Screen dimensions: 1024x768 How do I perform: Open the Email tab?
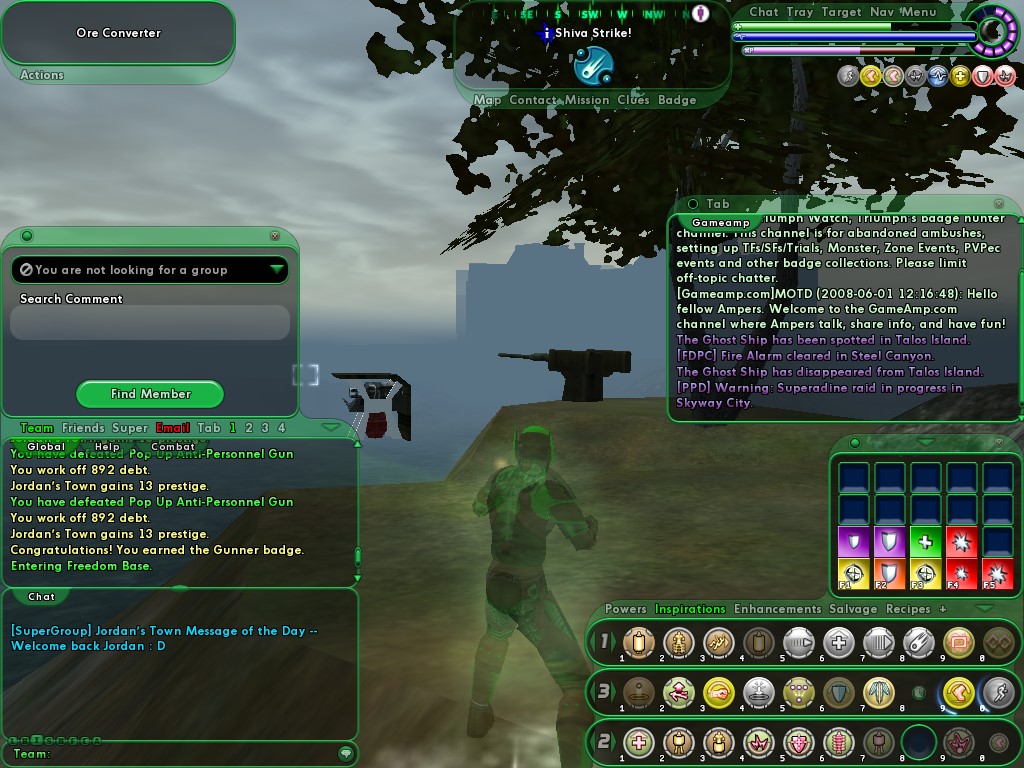172,428
